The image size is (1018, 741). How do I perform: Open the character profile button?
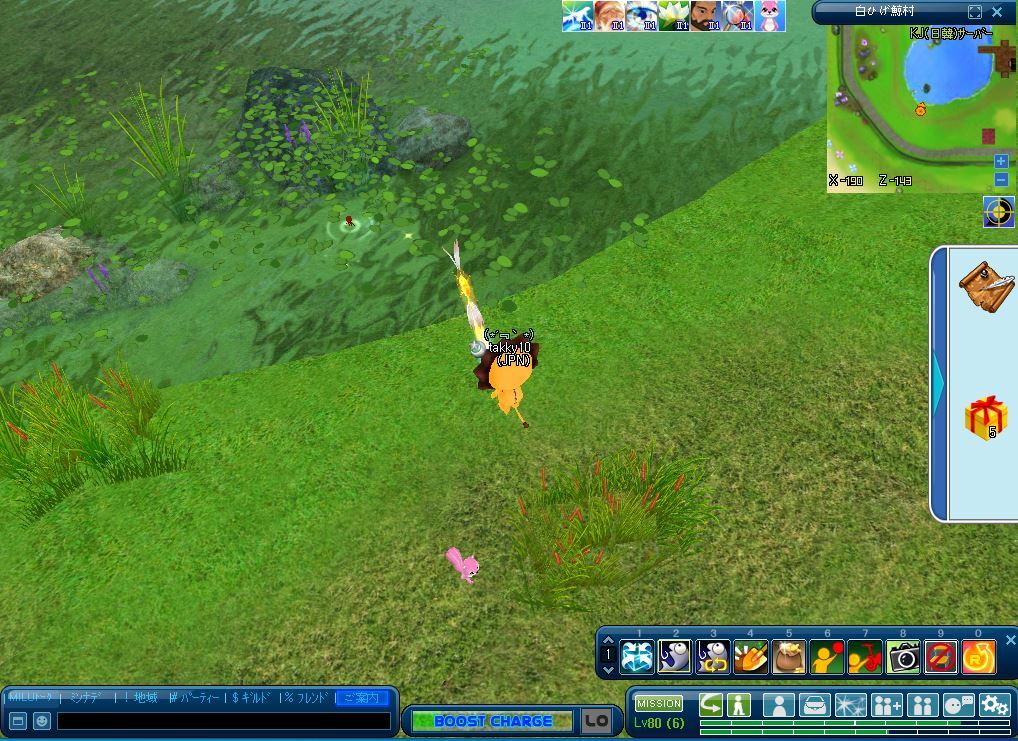click(778, 705)
